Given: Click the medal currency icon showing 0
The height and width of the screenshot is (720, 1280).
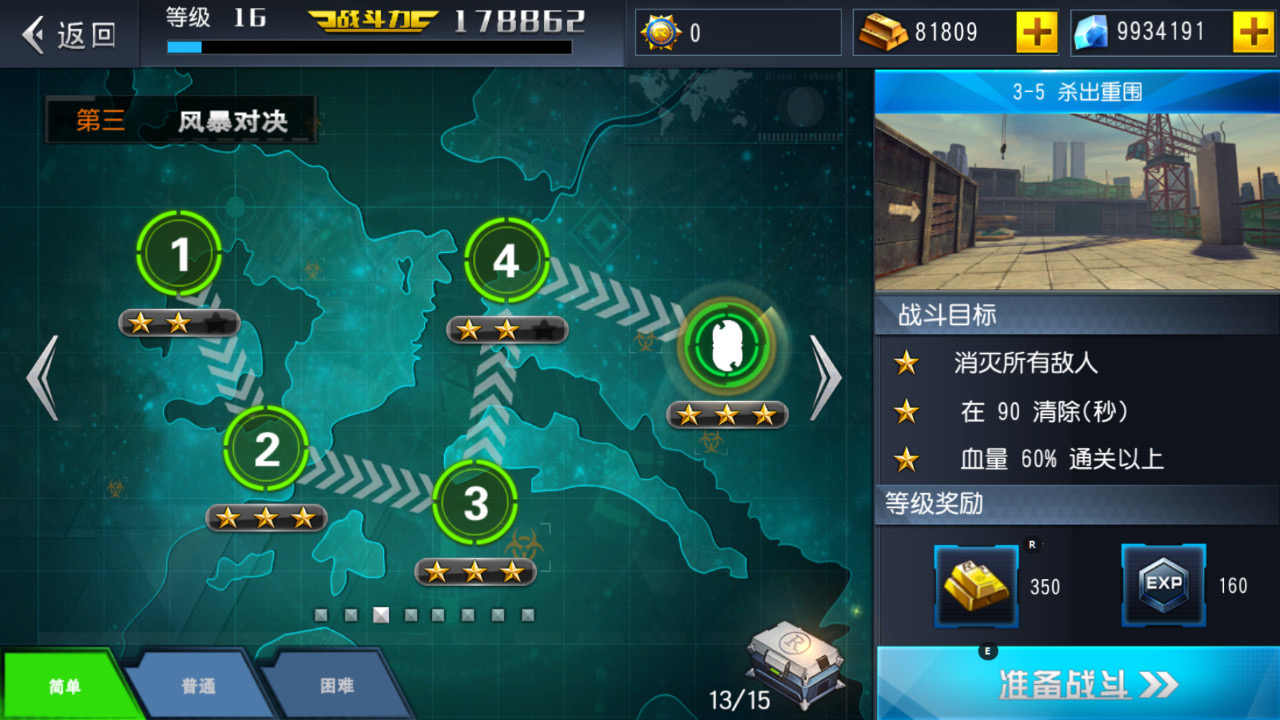Looking at the screenshot, I should tap(663, 31).
